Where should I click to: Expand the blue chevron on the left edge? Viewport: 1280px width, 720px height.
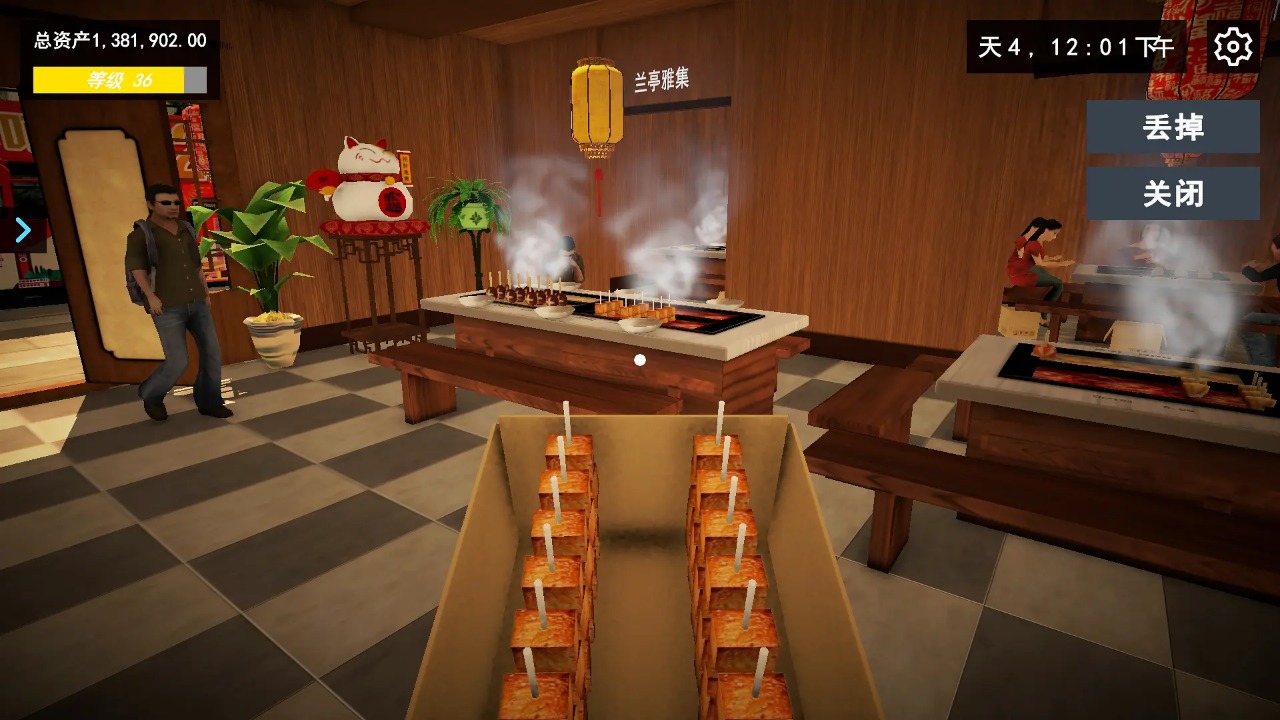tap(22, 230)
